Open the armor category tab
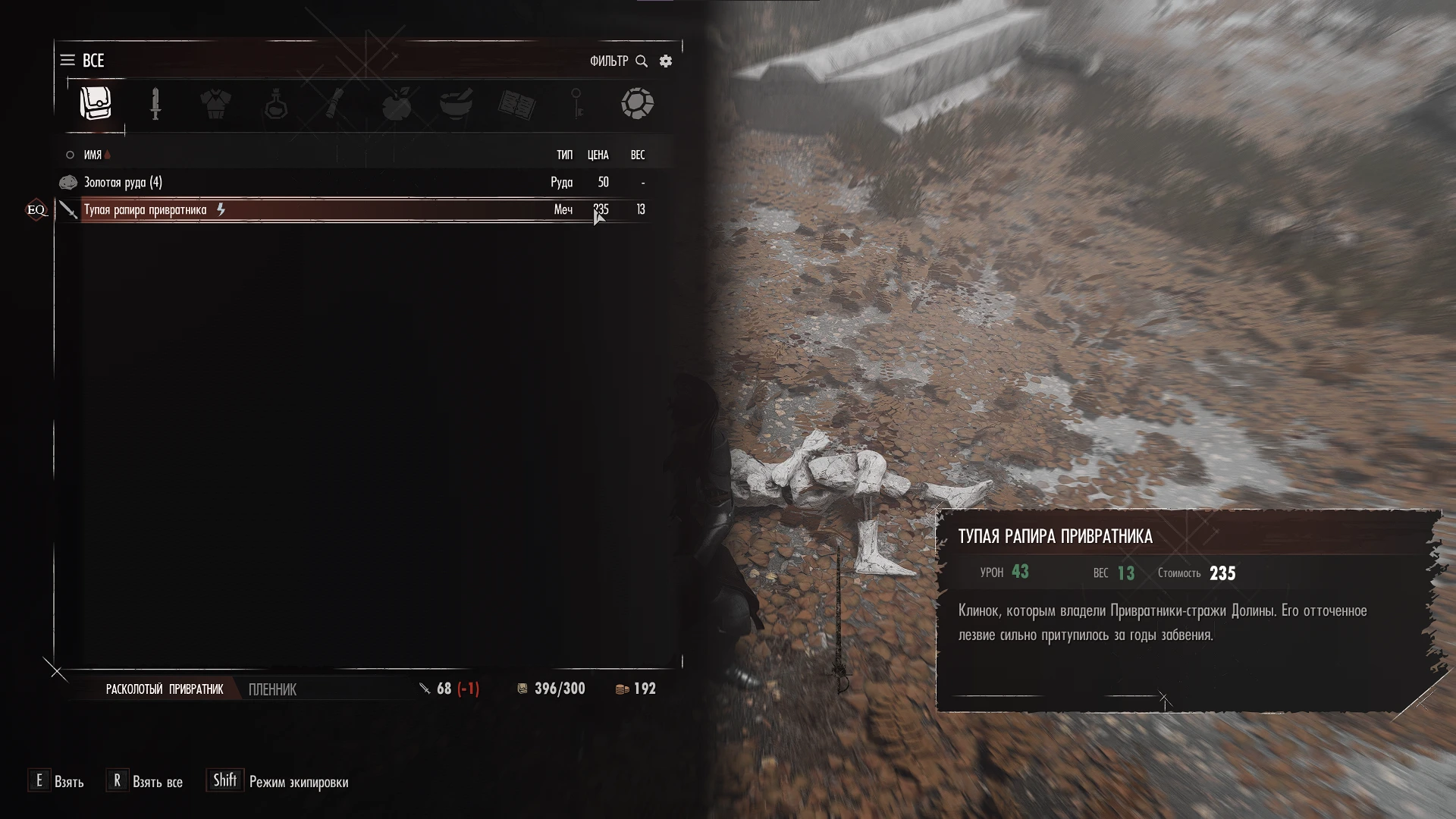The height and width of the screenshot is (819, 1456). [x=215, y=103]
